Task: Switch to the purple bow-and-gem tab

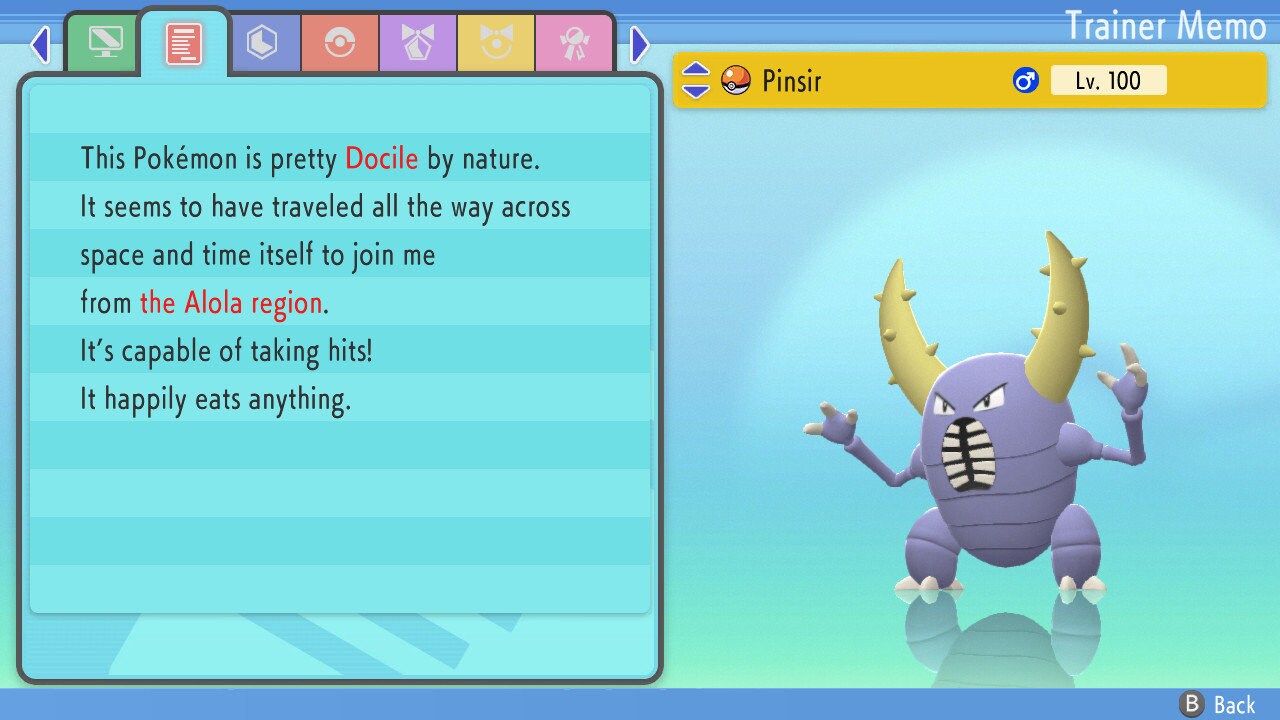Action: coord(418,43)
